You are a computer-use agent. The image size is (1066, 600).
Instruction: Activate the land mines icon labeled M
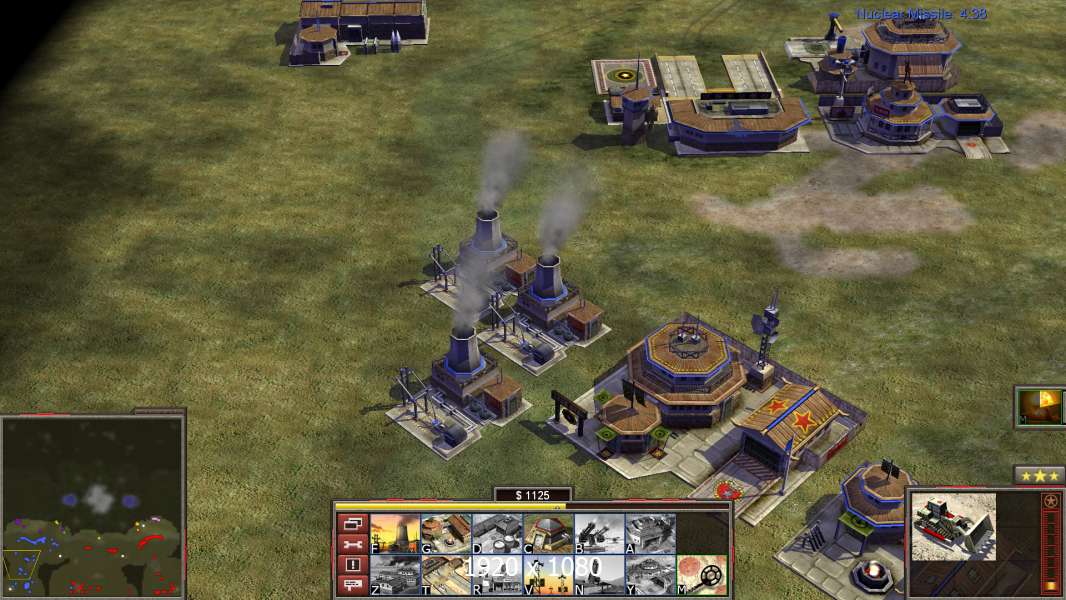702,574
